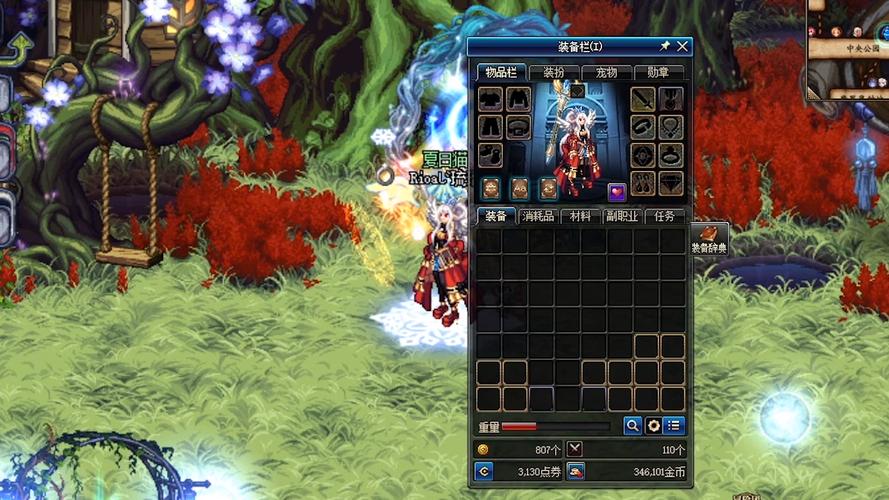Screen dimensions: 889x500
Task: Click the magnifying glass search button
Action: coord(633,426)
